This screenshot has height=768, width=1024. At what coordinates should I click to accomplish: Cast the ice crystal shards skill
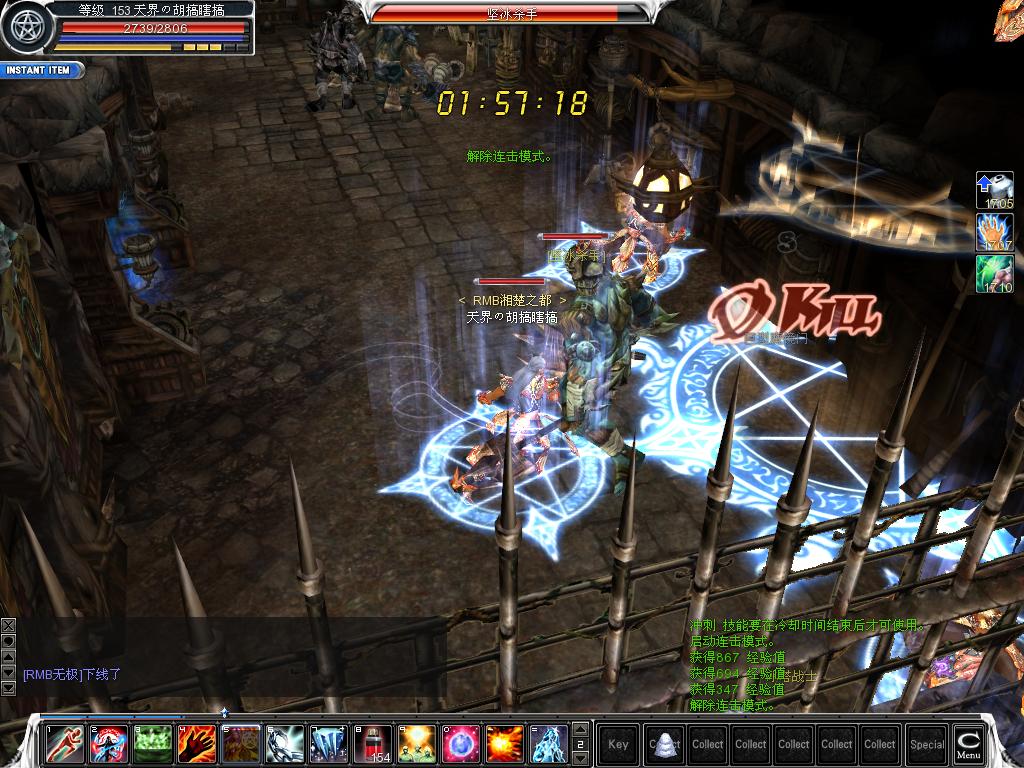coord(329,743)
